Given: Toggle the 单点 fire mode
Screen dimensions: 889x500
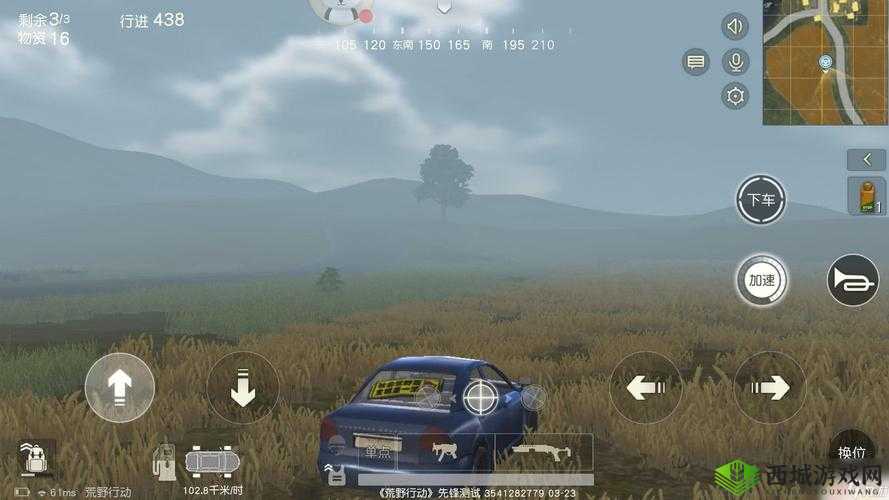Looking at the screenshot, I should (x=377, y=452).
